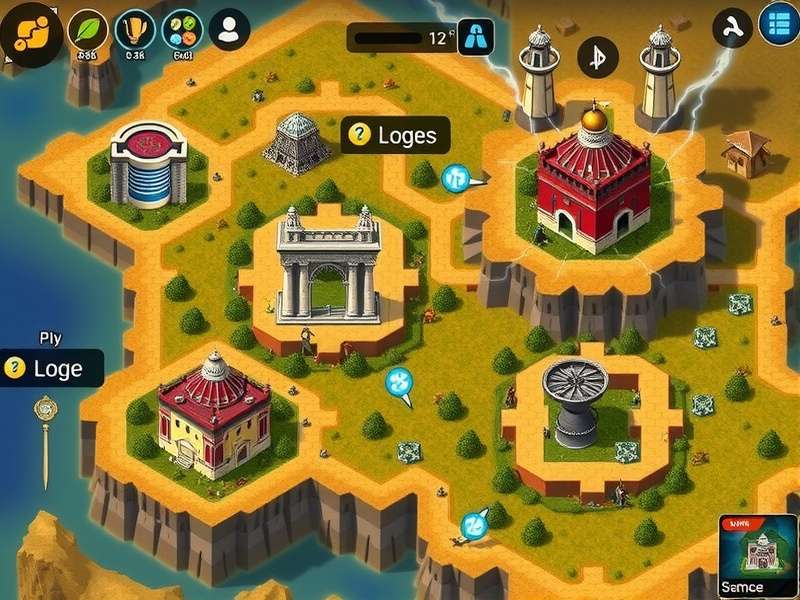Open the player profile silhouette icon
Screen dimensions: 800x600
(230, 29)
